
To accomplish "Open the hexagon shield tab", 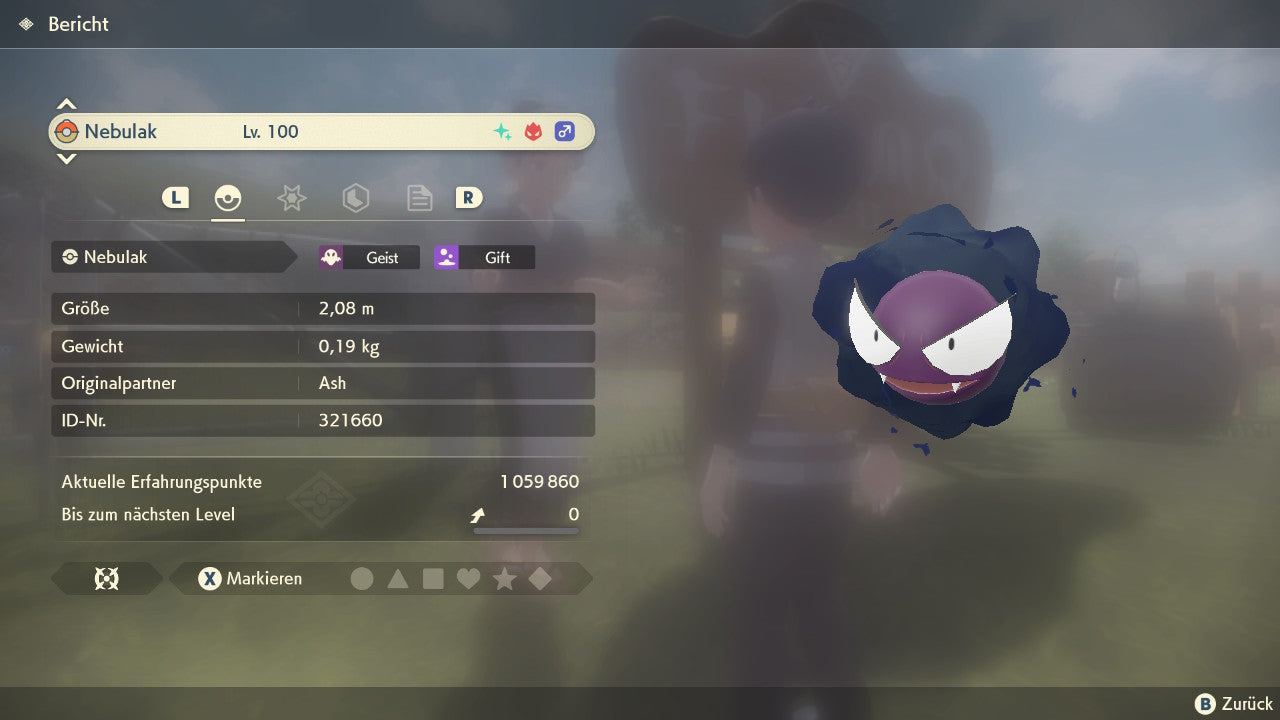I will pyautogui.click(x=355, y=198).
